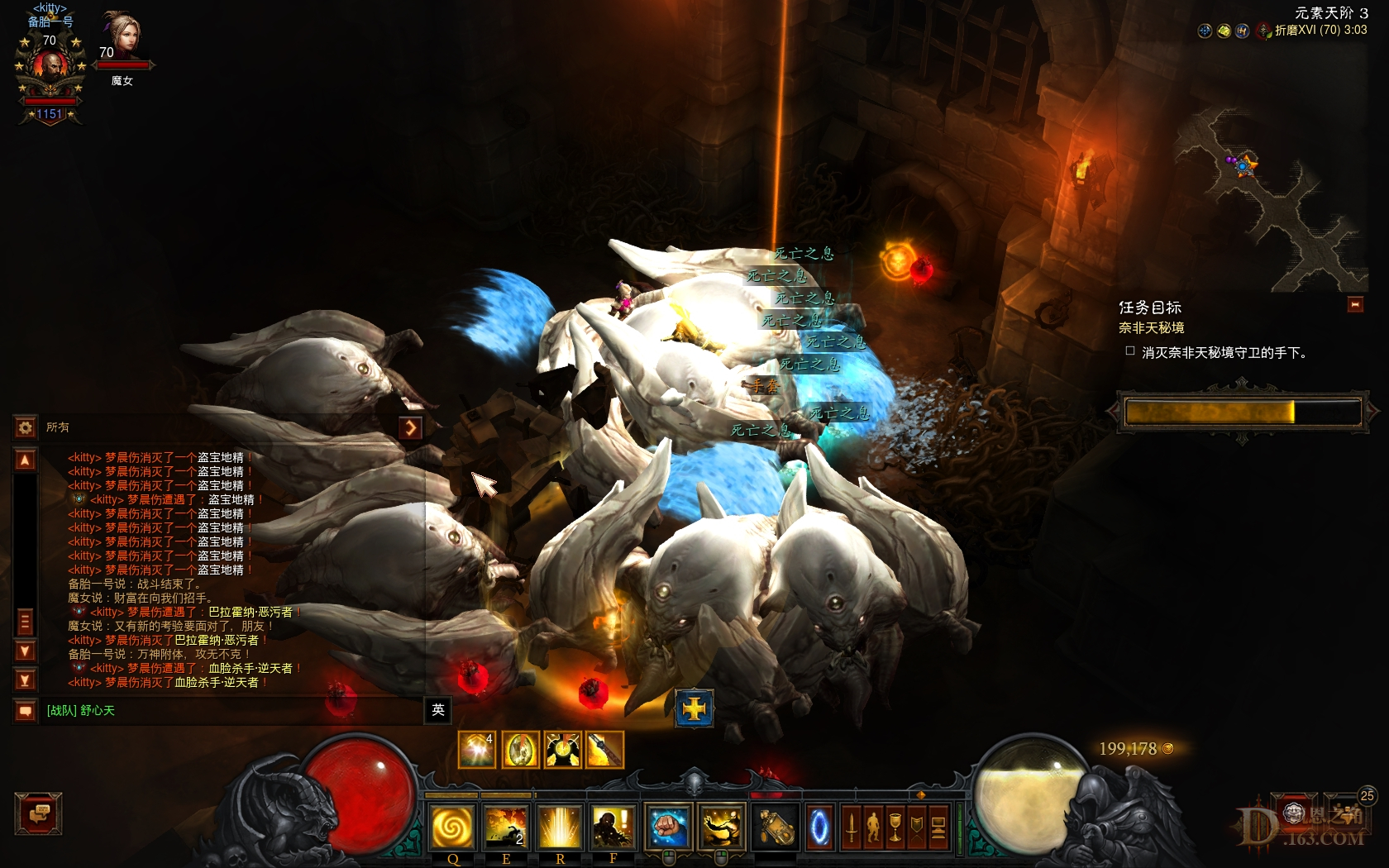Open inventory via the sword icon
This screenshot has height=868, width=1389.
(x=852, y=828)
